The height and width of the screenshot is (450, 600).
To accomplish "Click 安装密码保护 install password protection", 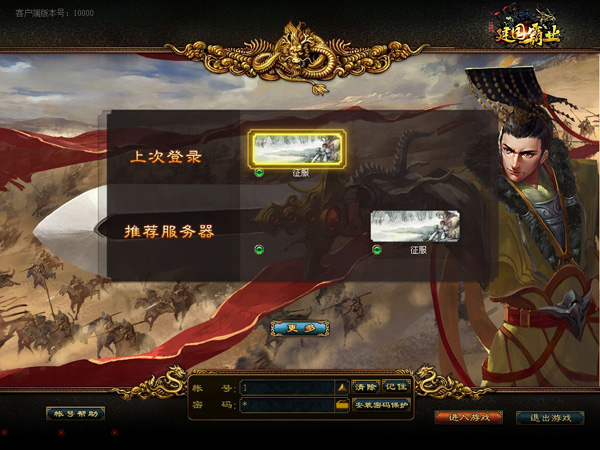I will 380,405.
